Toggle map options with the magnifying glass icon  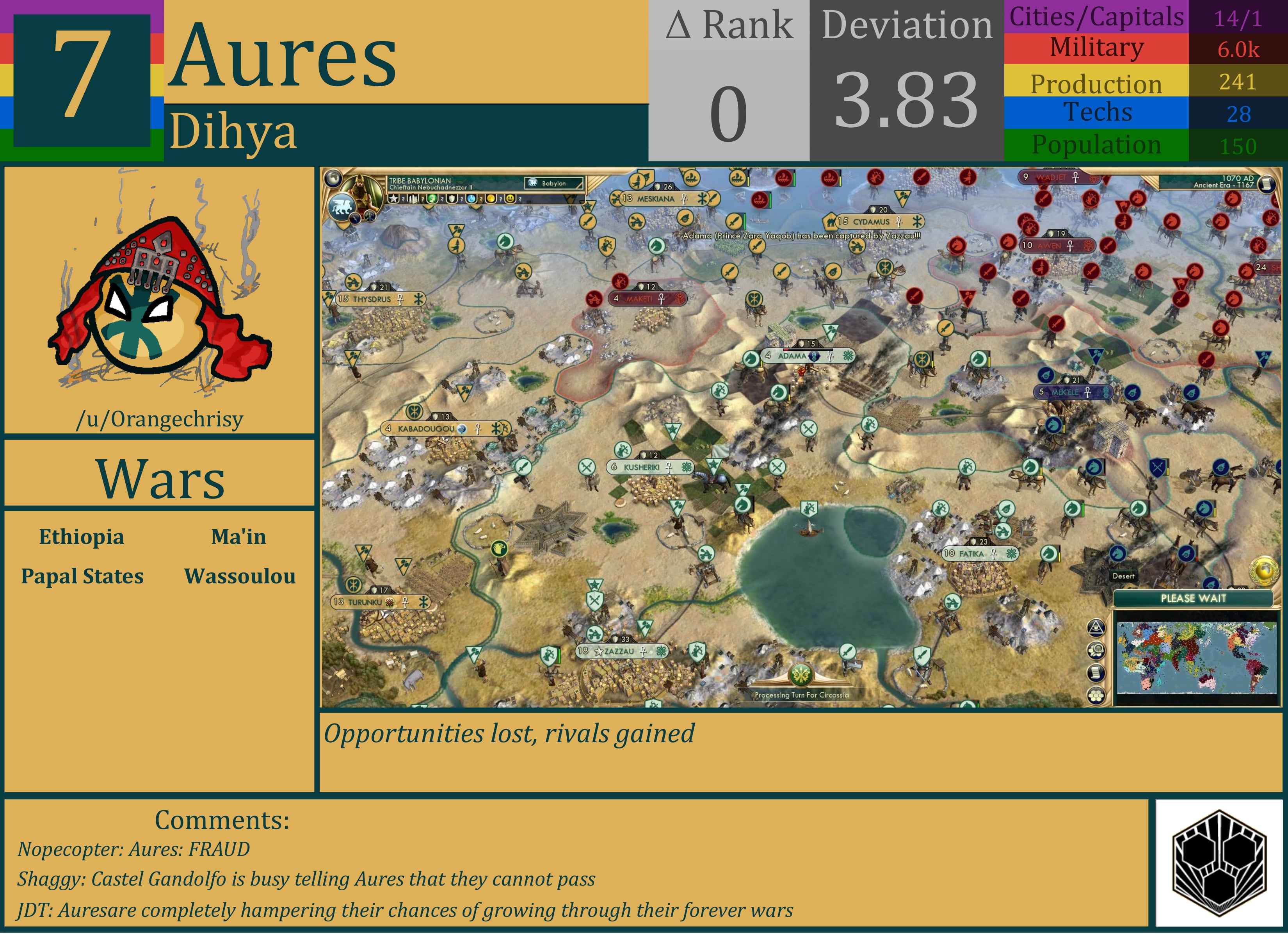[x=1096, y=651]
